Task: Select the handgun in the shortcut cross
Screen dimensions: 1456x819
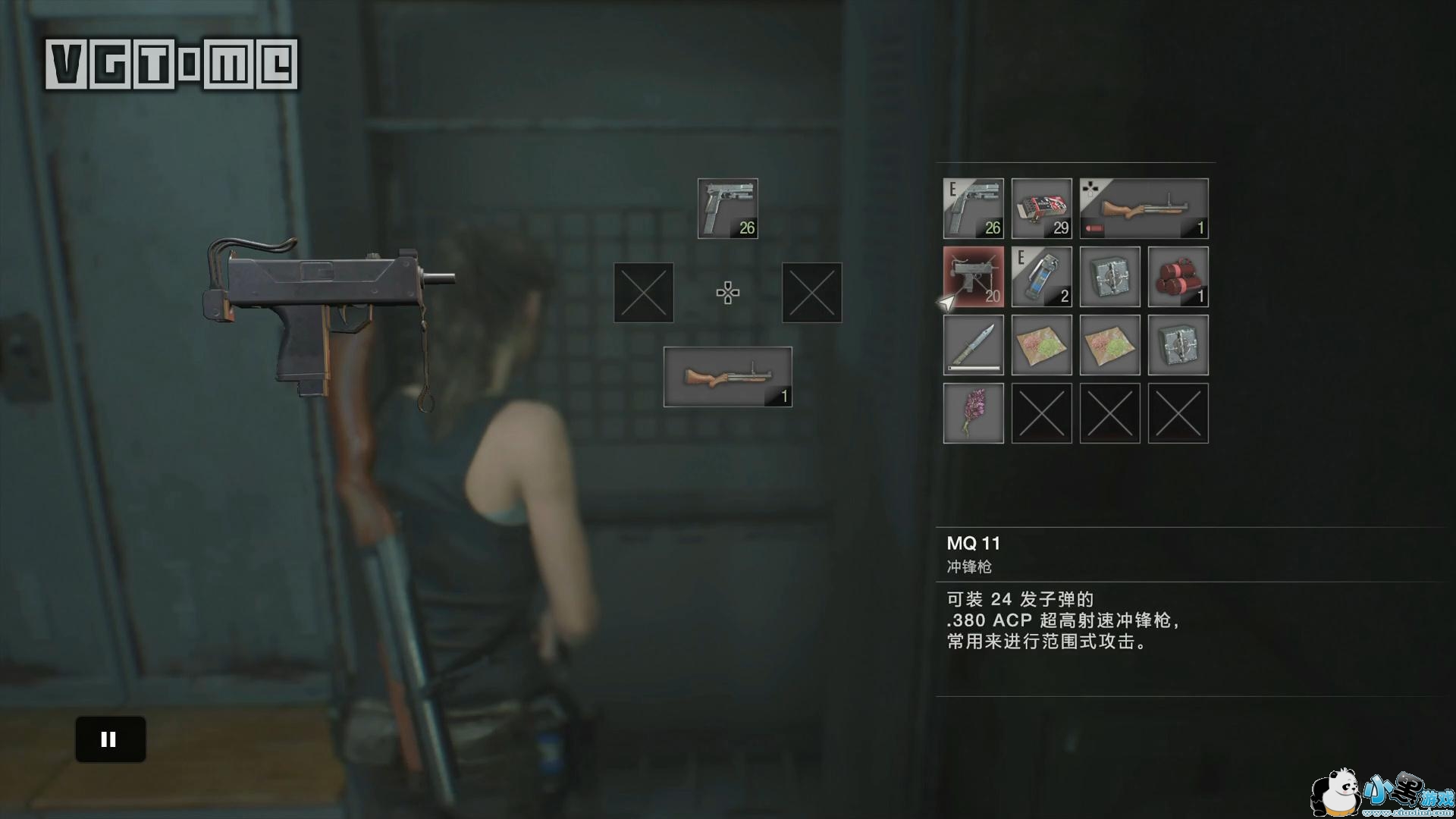Action: (727, 209)
